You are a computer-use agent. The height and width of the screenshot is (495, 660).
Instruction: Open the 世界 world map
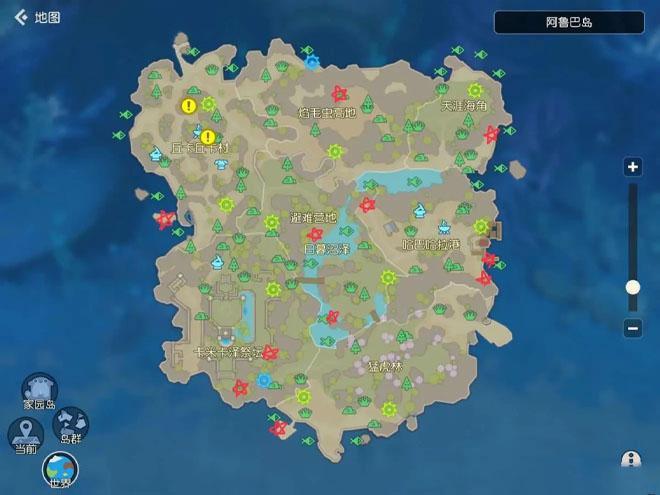point(60,468)
